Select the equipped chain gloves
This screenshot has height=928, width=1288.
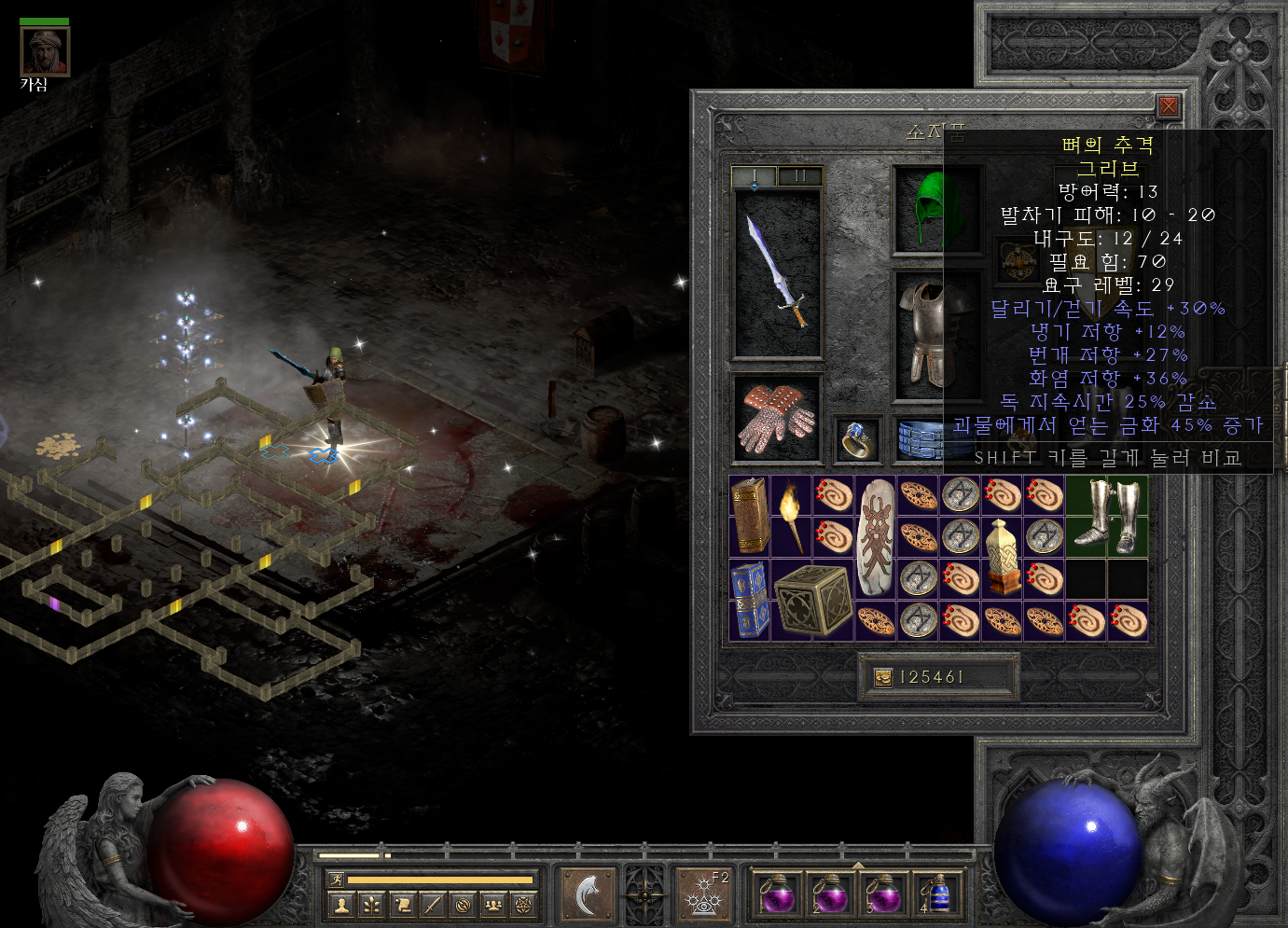(x=777, y=418)
